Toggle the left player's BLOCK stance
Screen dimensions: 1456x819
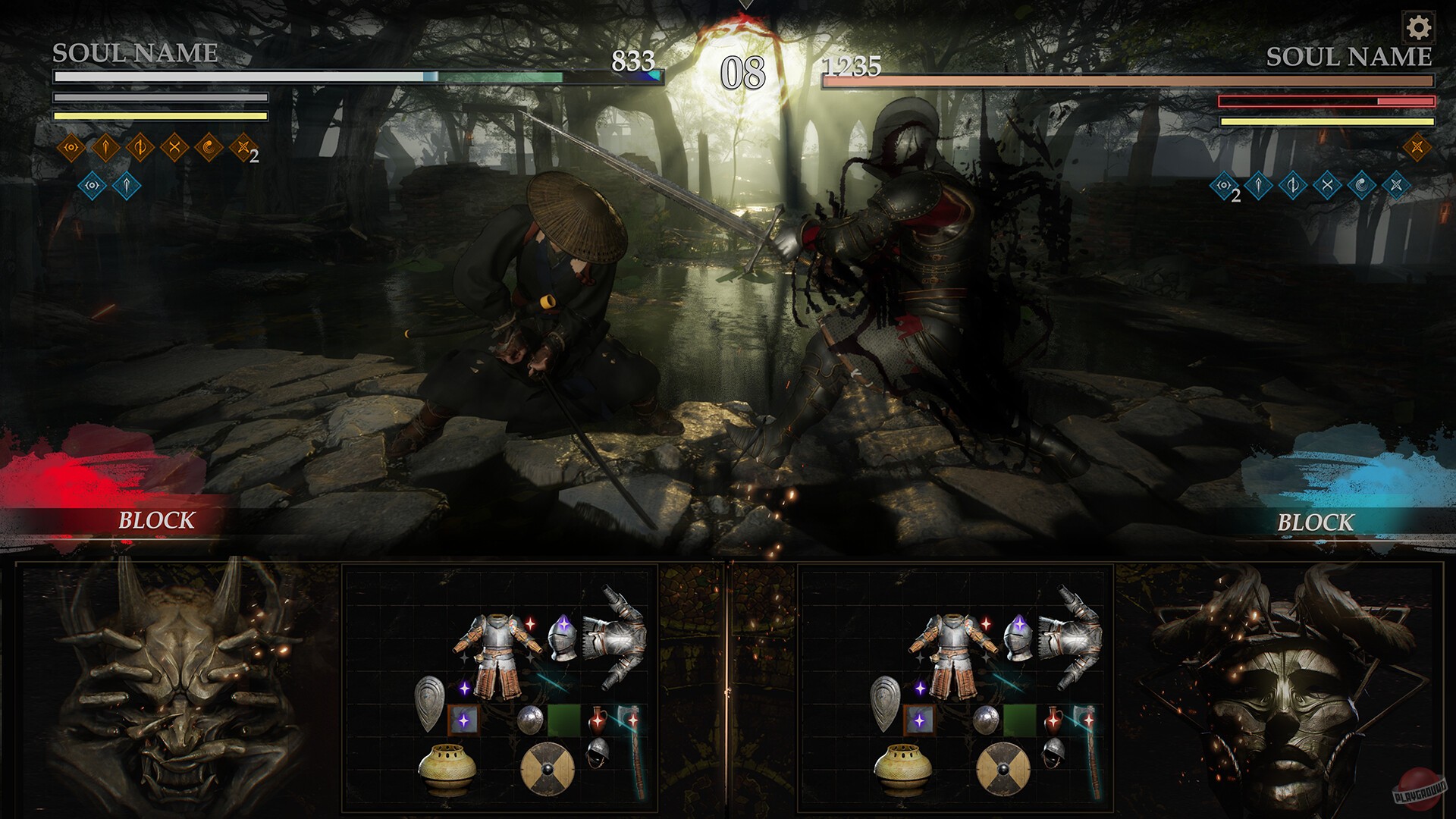point(155,520)
